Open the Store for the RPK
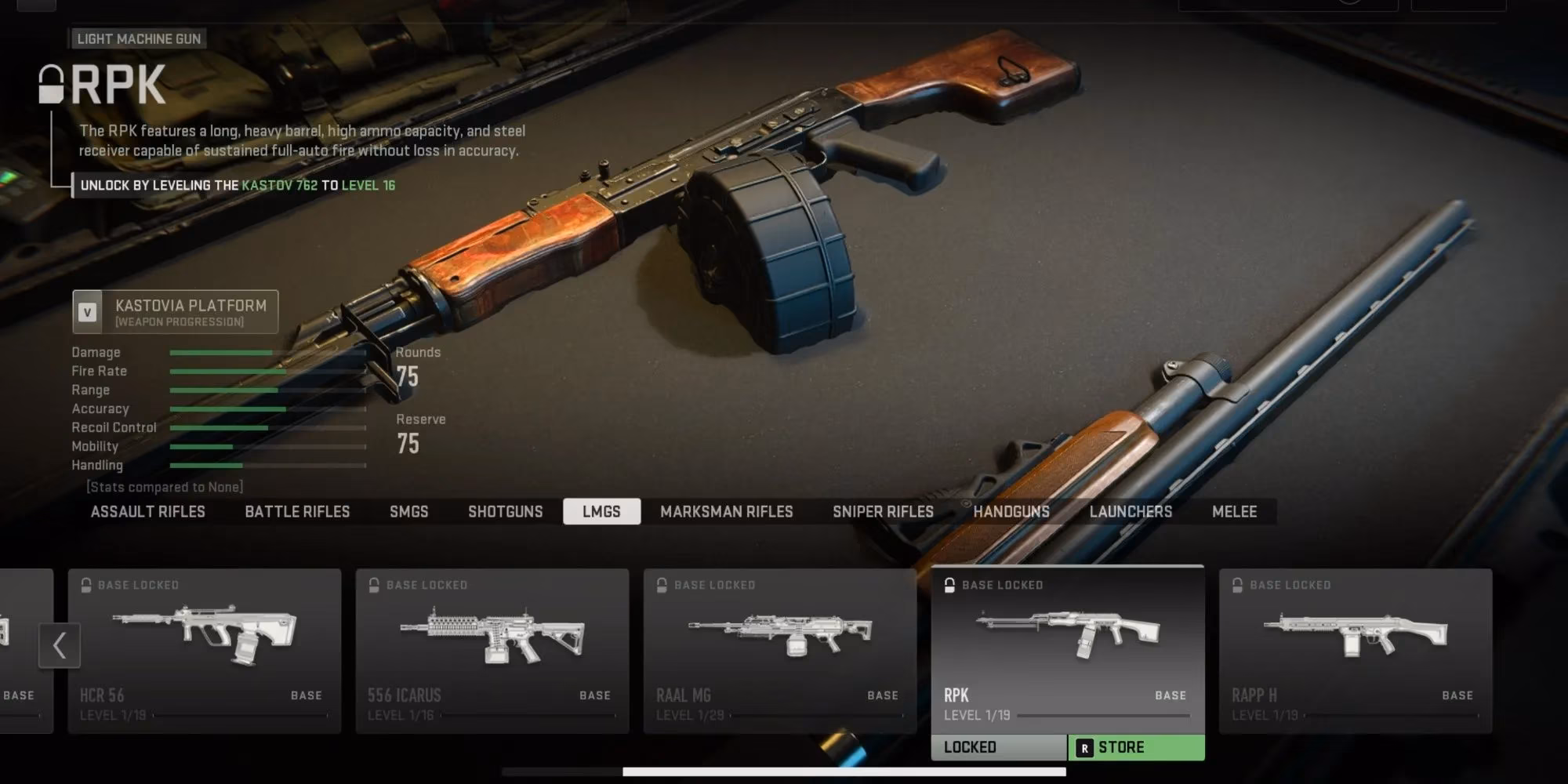The height and width of the screenshot is (784, 1568). 1136,748
